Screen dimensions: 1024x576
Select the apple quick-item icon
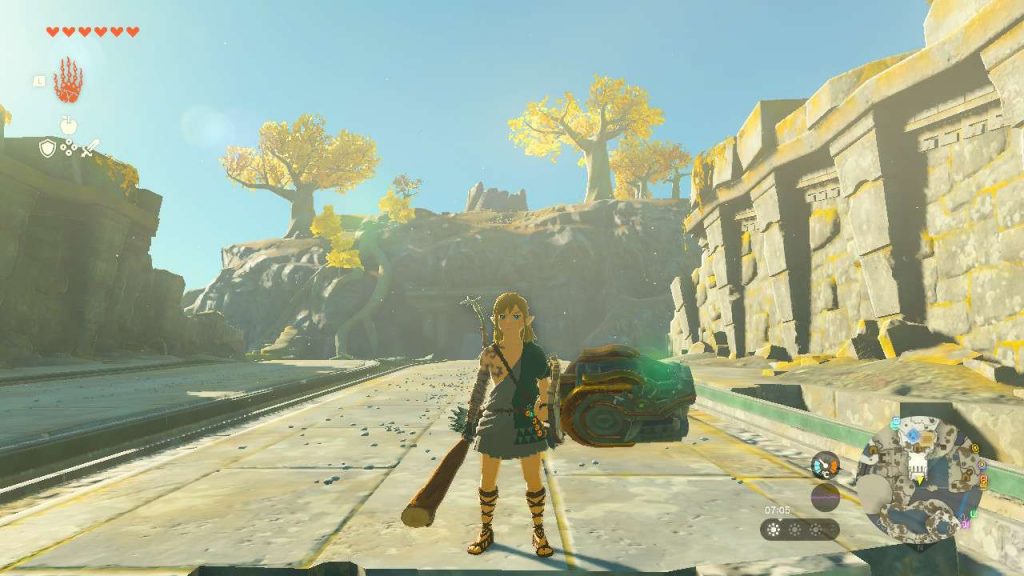[x=68, y=125]
